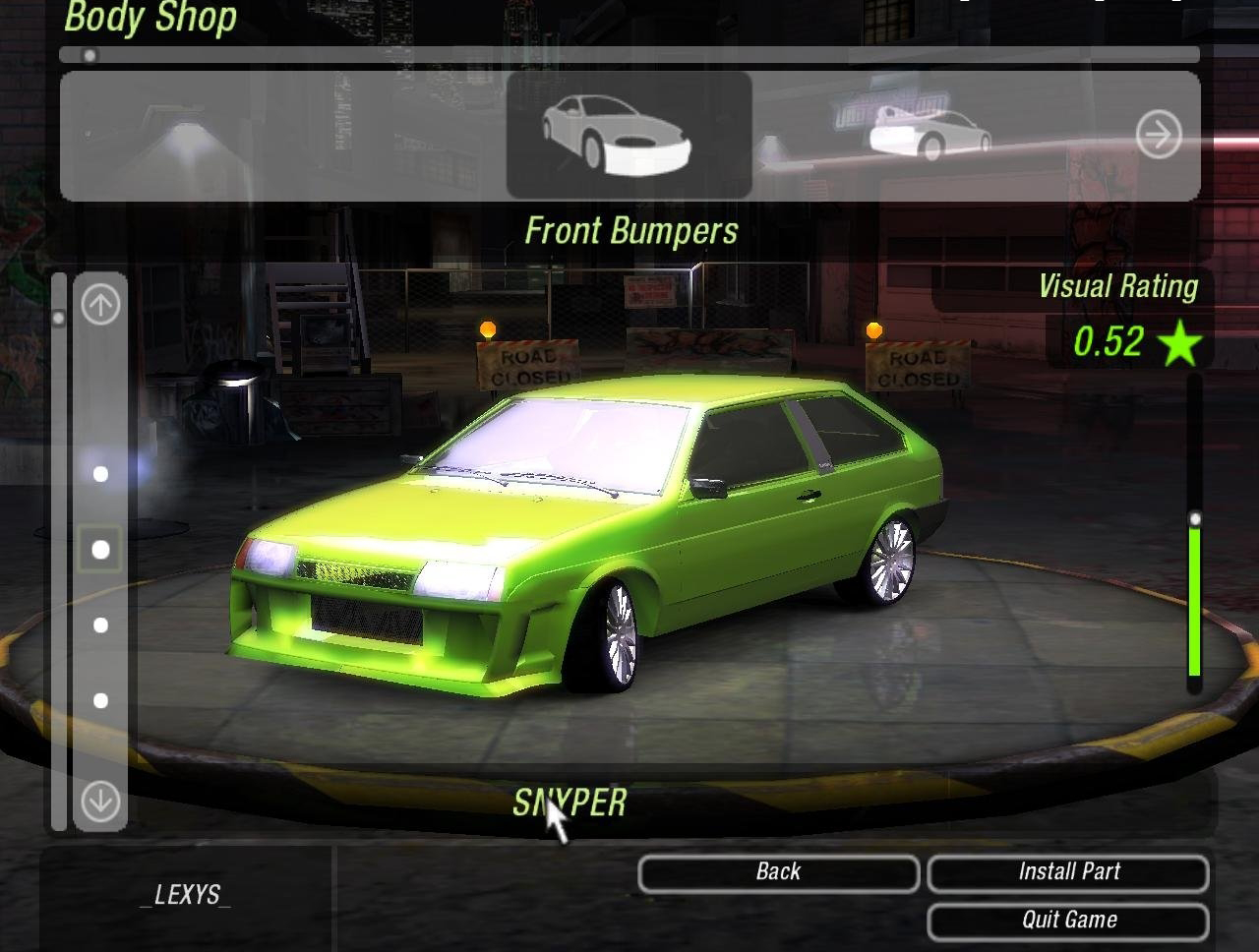Click the green star next to 0.52 rating

(1178, 343)
